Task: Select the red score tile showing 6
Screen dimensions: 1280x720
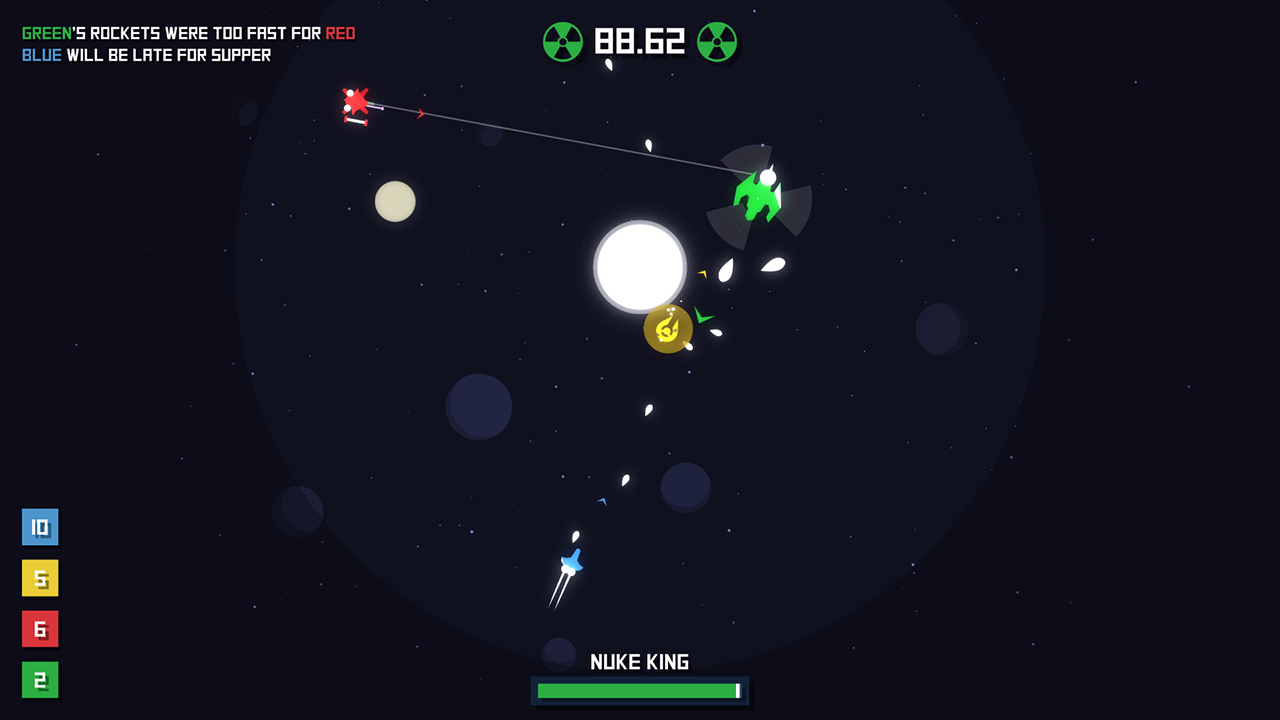Action: point(40,630)
